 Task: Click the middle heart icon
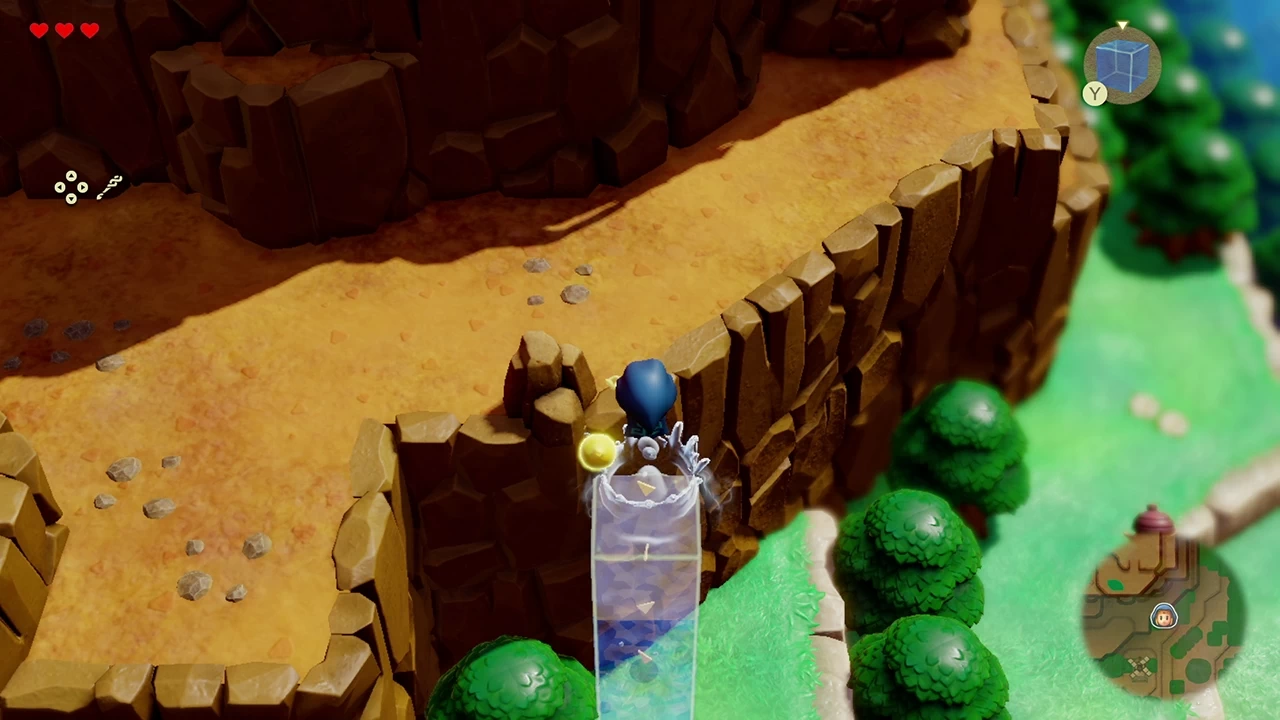63,30
